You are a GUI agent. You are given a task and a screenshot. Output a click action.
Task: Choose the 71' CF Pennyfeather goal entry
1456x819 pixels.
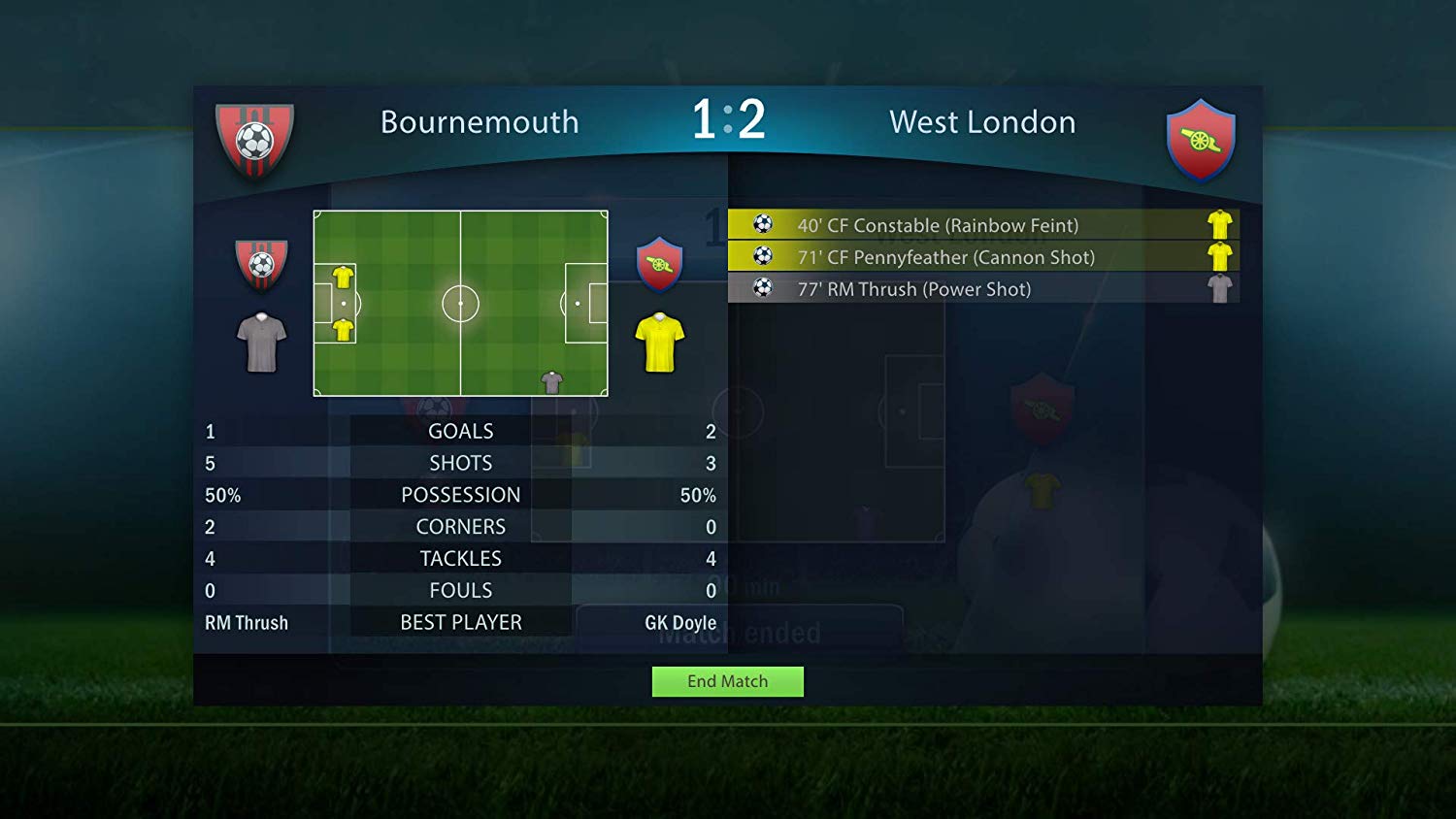982,257
